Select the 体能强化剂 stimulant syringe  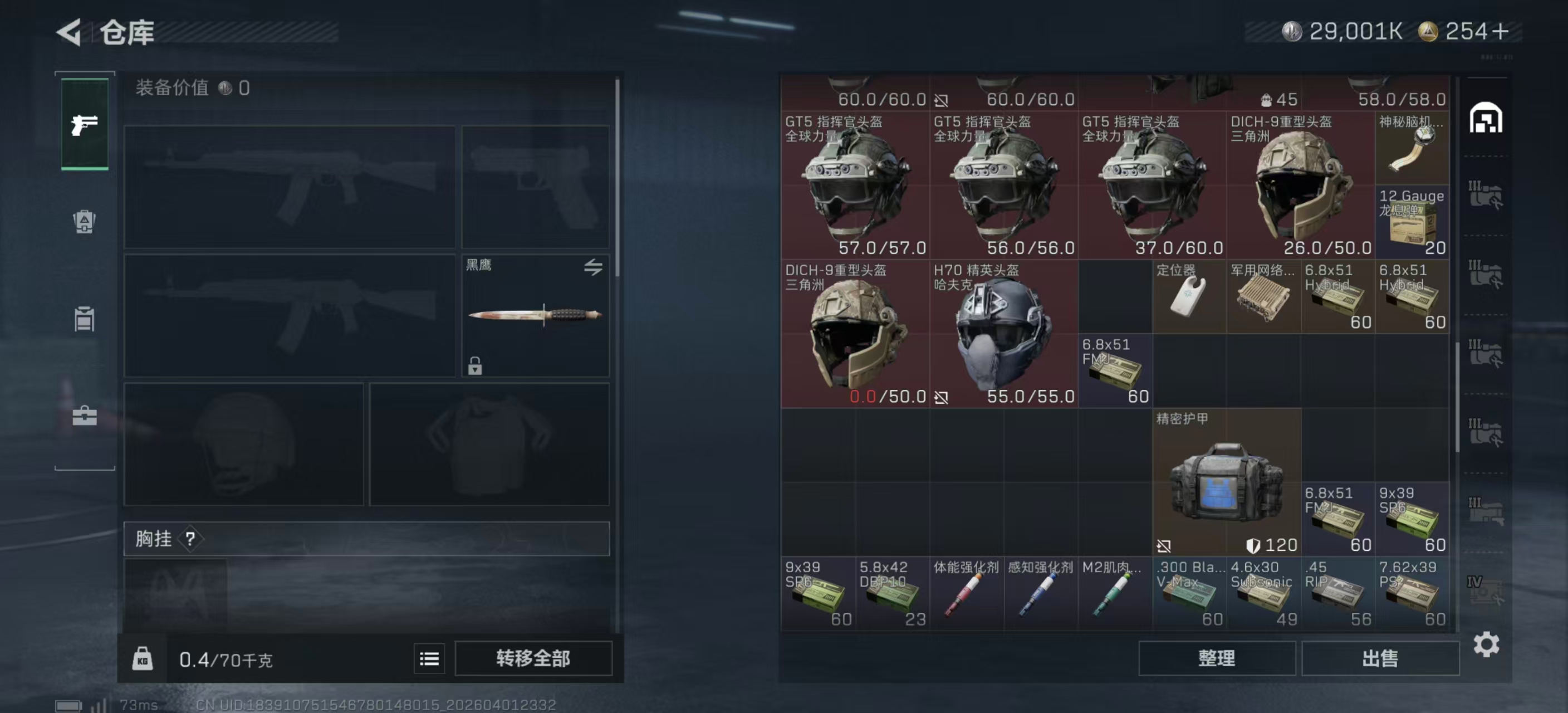[x=966, y=594]
